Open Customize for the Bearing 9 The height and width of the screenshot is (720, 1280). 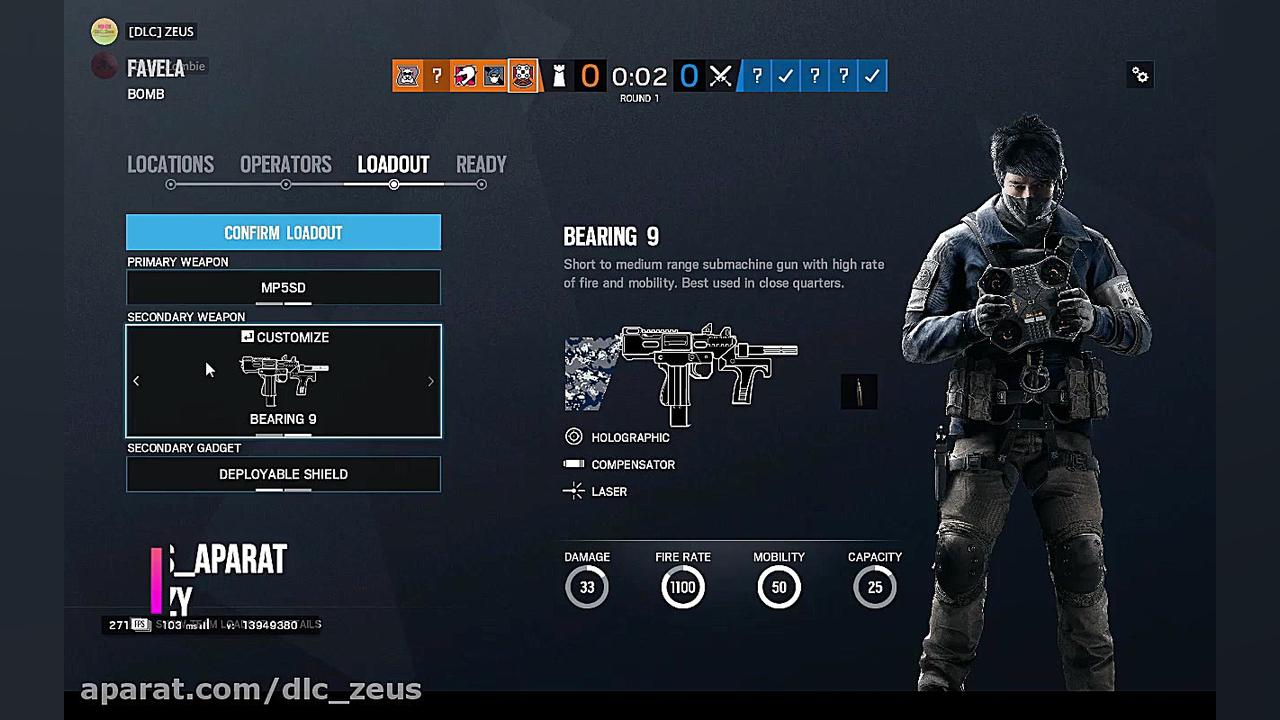pyautogui.click(x=285, y=338)
